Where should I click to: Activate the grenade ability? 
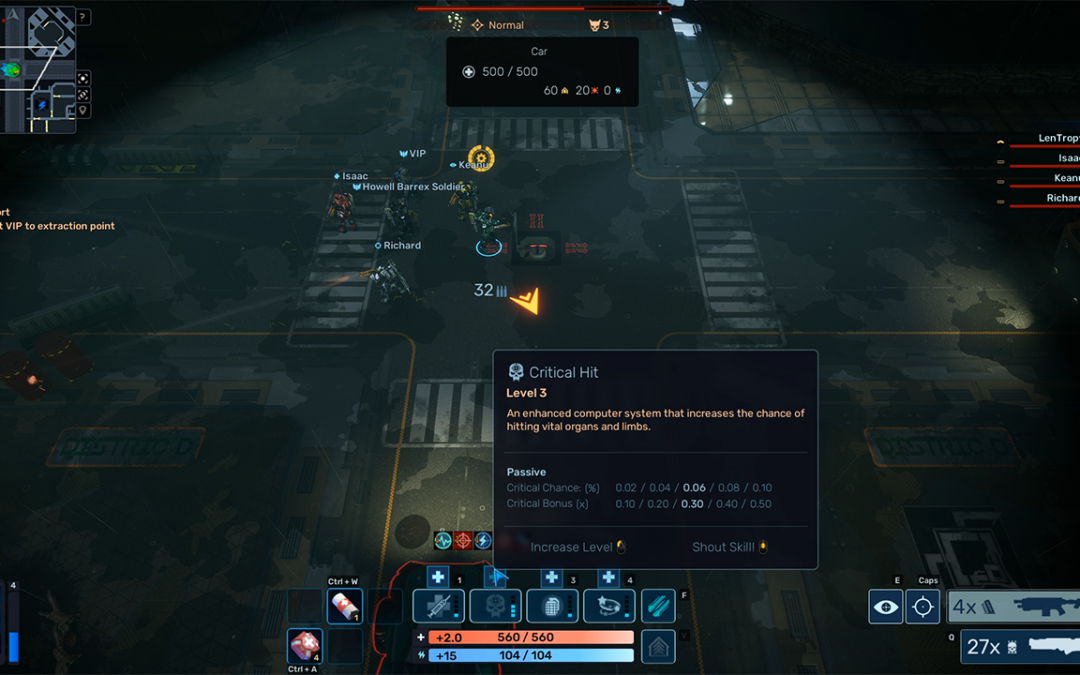pos(553,606)
